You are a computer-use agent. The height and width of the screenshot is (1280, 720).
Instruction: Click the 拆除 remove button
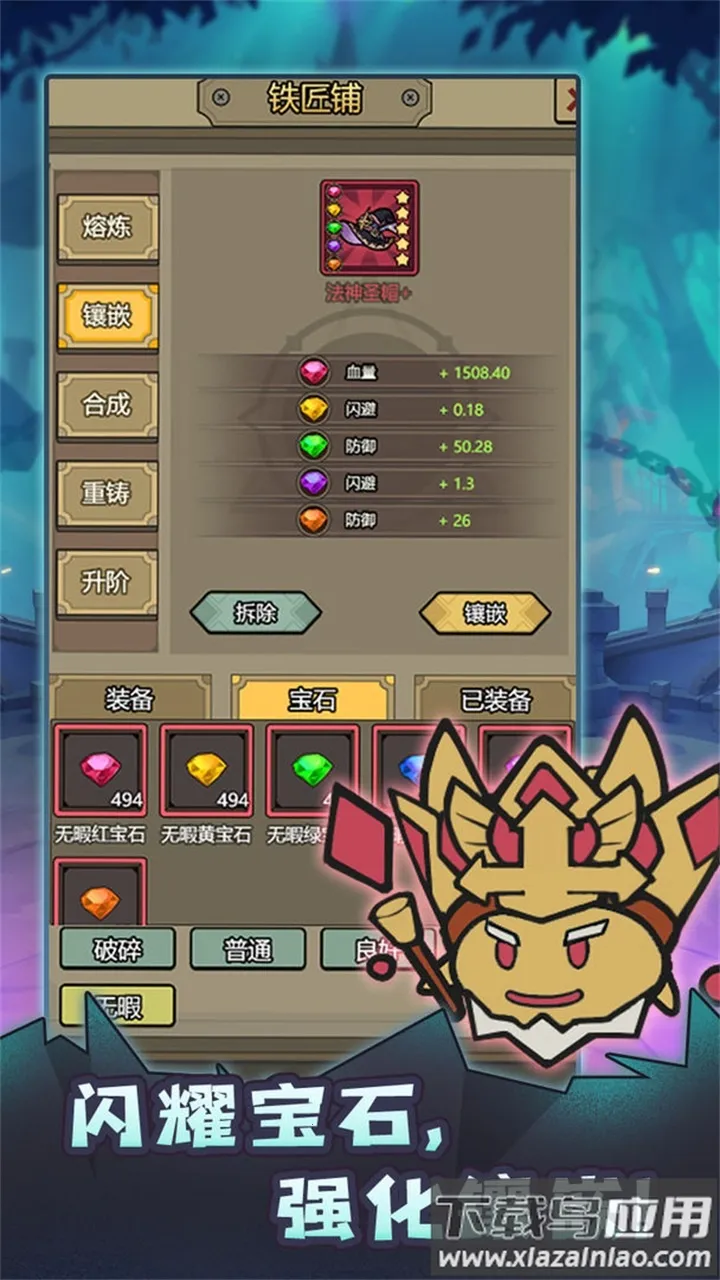255,613
